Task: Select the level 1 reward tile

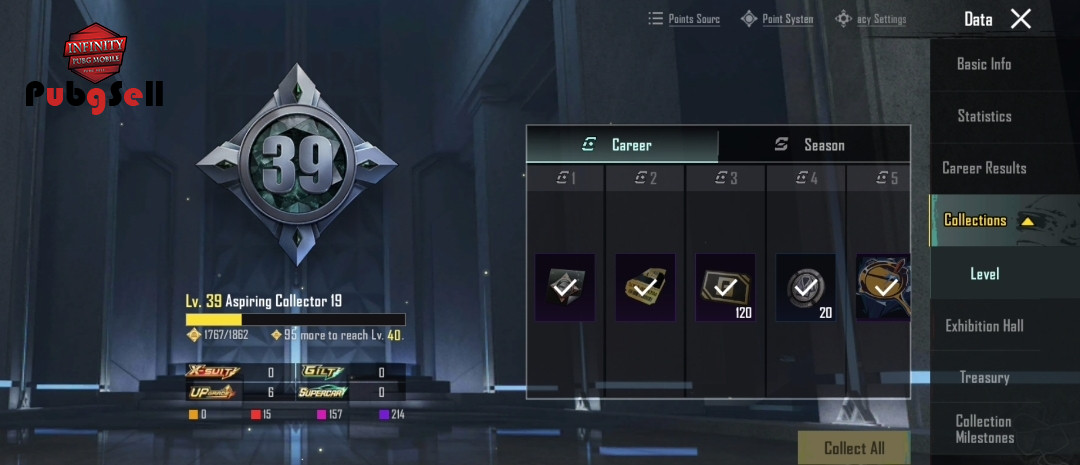Action: pos(565,287)
